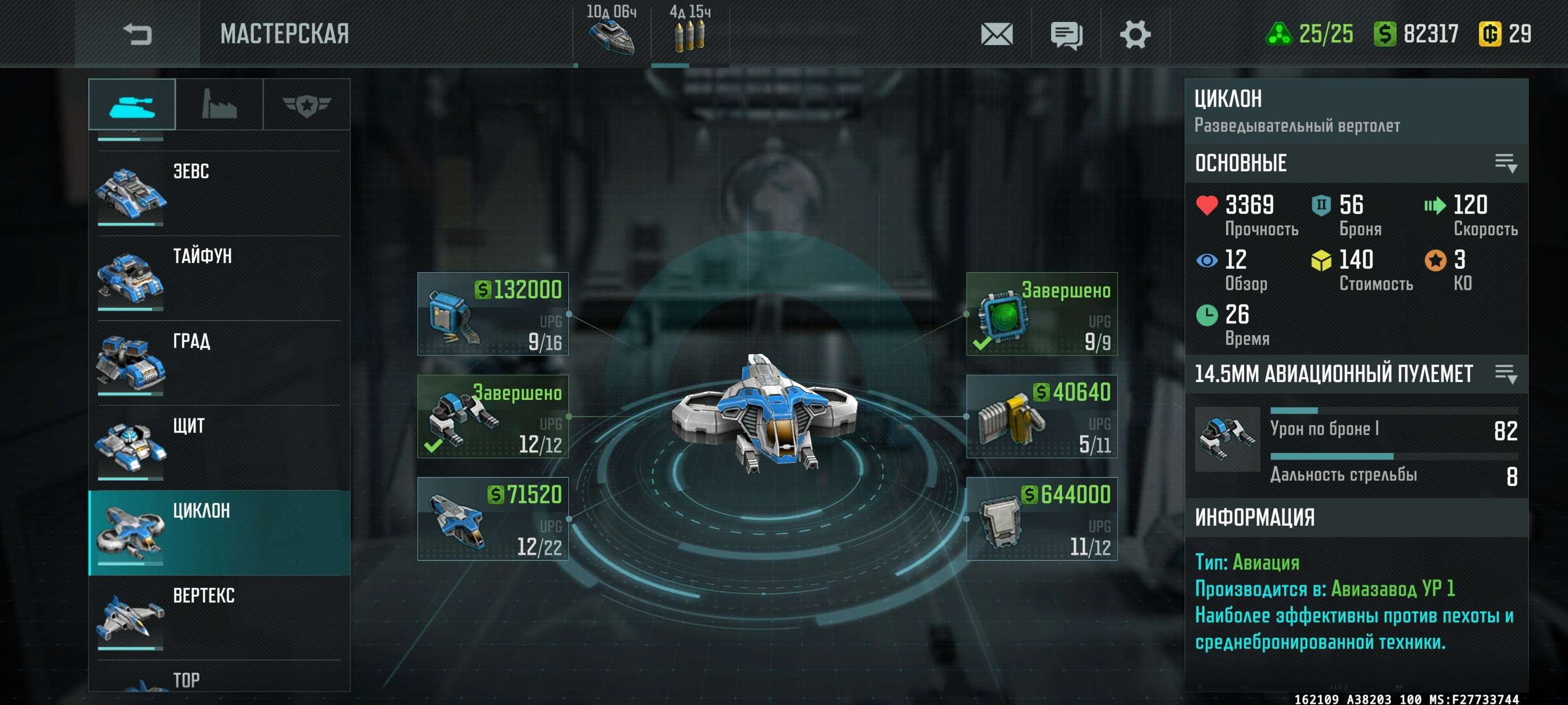
Task: Open the chat messages window
Action: [x=1066, y=35]
